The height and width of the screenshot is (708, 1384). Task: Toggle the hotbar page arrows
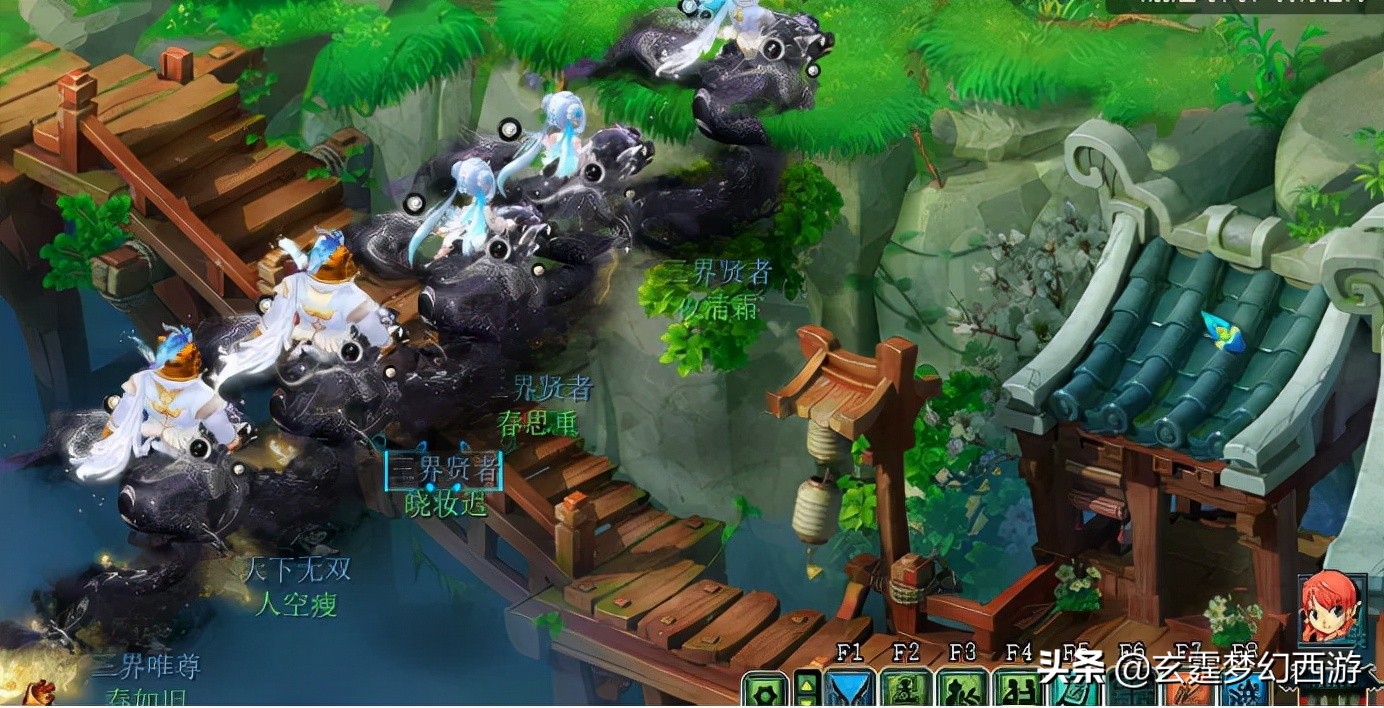pyautogui.click(x=806, y=690)
